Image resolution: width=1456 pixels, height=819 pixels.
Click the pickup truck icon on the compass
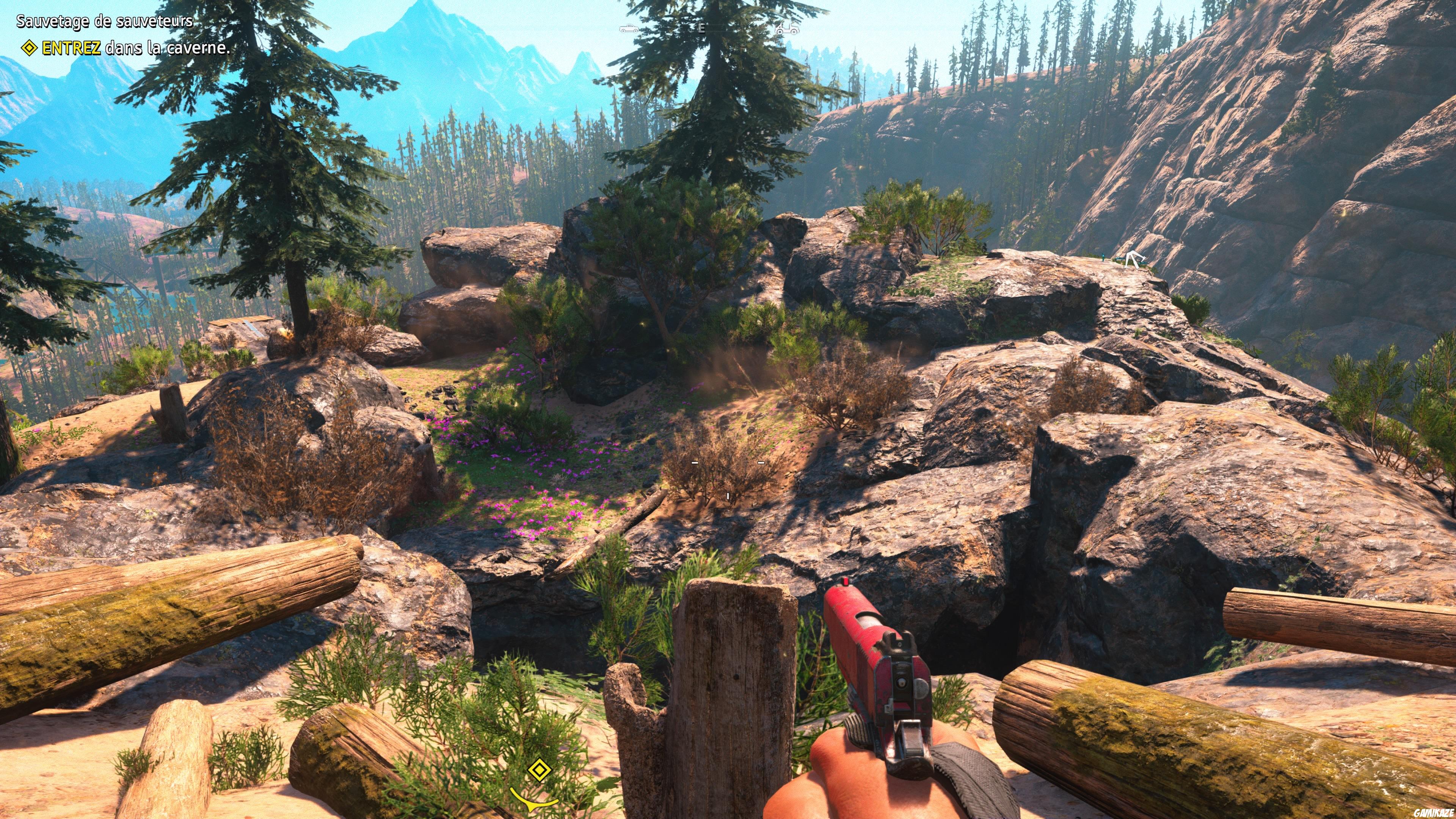(629, 29)
